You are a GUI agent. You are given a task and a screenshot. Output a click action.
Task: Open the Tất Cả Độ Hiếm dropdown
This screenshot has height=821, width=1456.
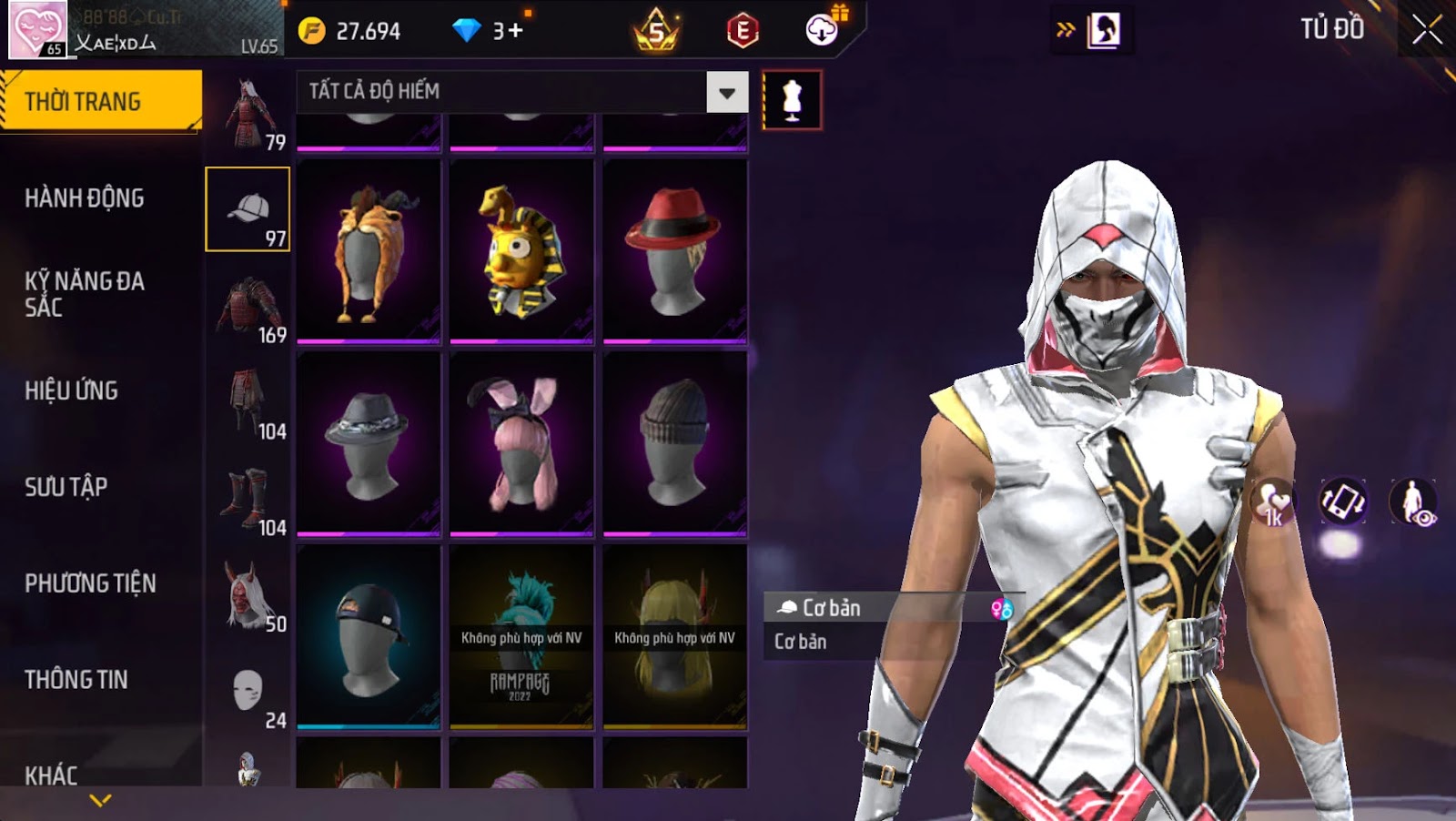tap(726, 92)
